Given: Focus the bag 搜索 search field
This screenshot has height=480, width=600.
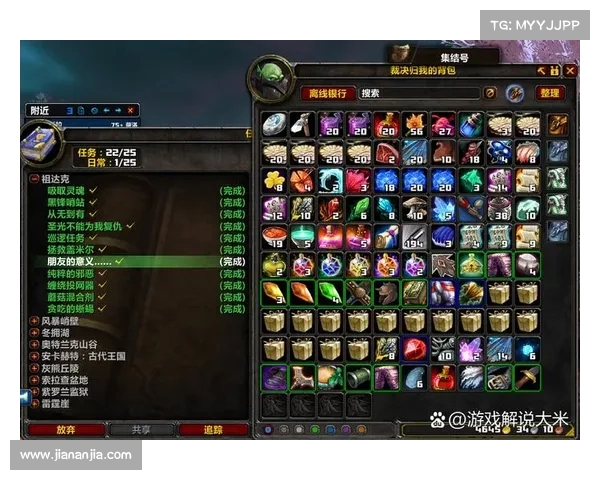Looking at the screenshot, I should [x=420, y=93].
